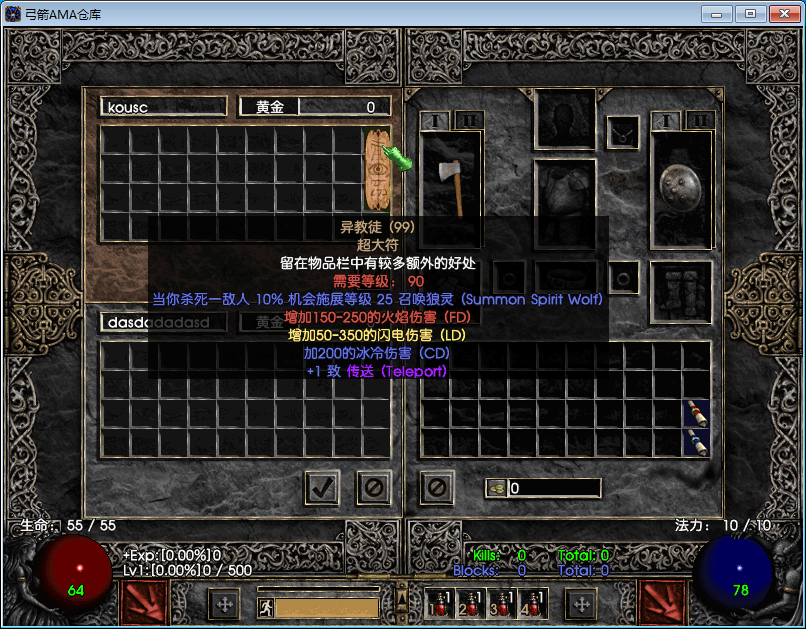Switch to weapon set II above the shield
The width and height of the screenshot is (806, 629).
coord(701,120)
